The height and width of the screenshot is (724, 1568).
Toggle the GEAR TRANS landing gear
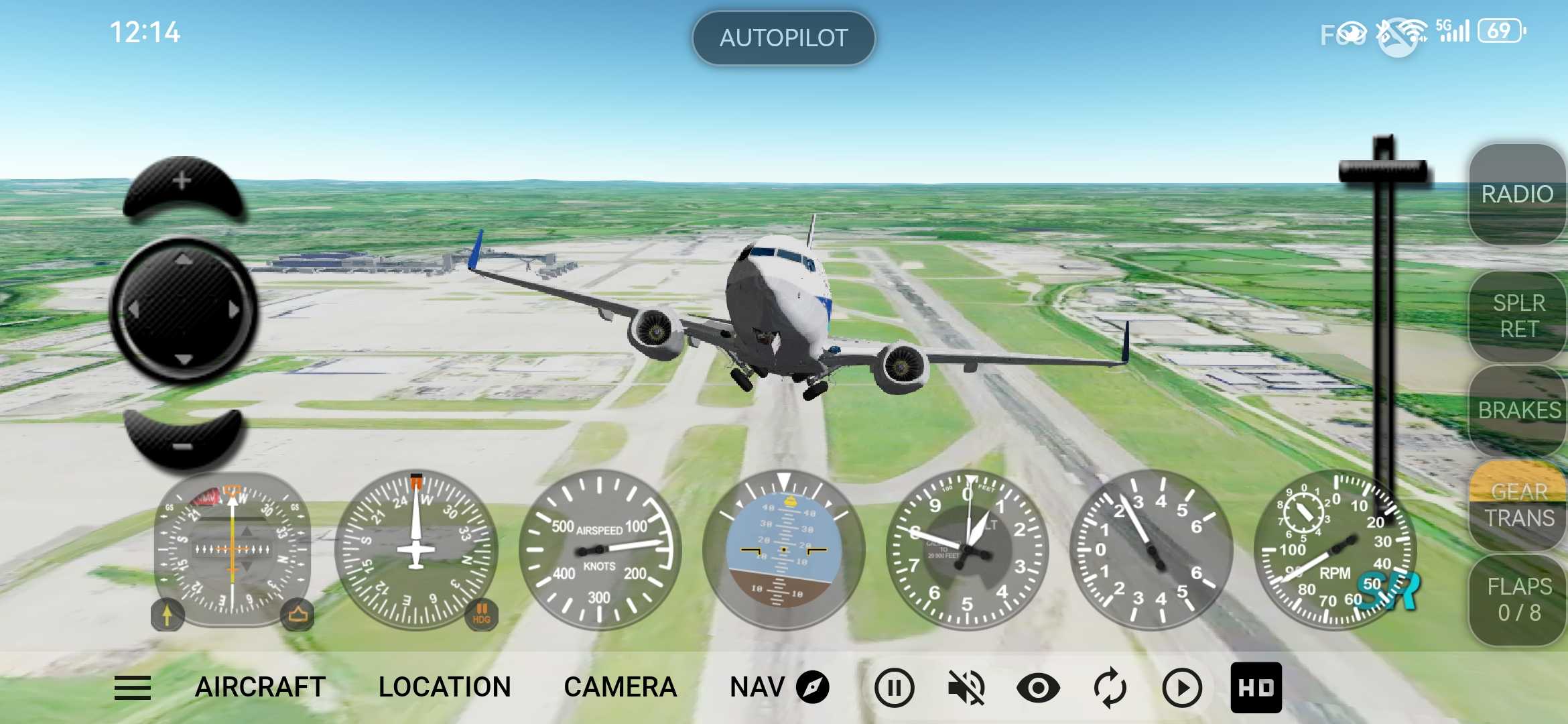tap(1518, 505)
